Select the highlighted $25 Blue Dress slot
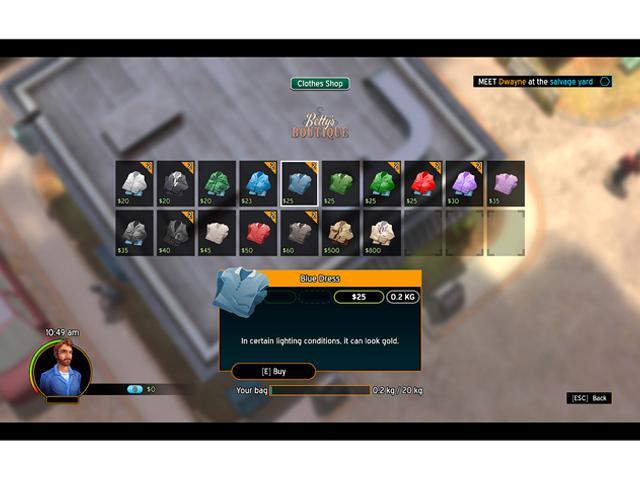Viewport: 640px width, 480px height. [299, 183]
